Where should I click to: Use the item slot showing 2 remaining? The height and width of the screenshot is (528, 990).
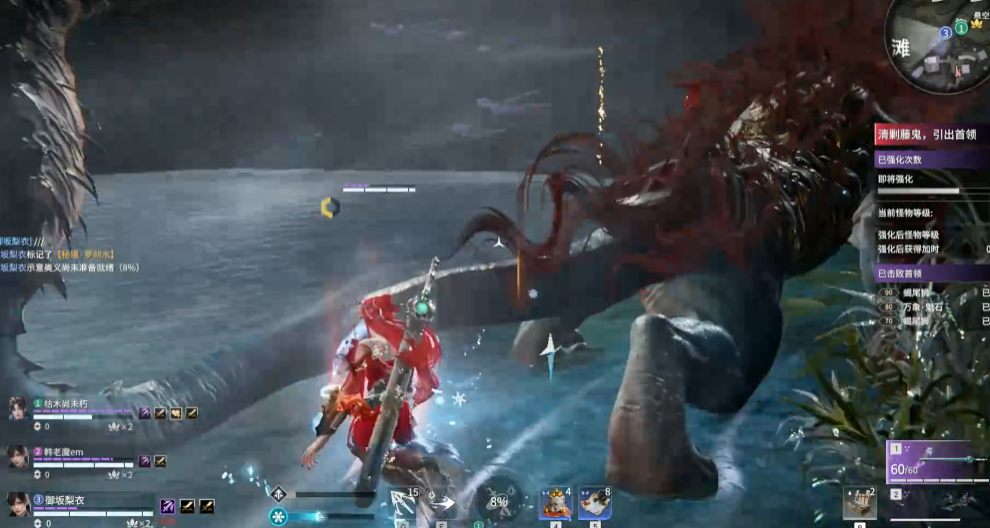tap(859, 503)
